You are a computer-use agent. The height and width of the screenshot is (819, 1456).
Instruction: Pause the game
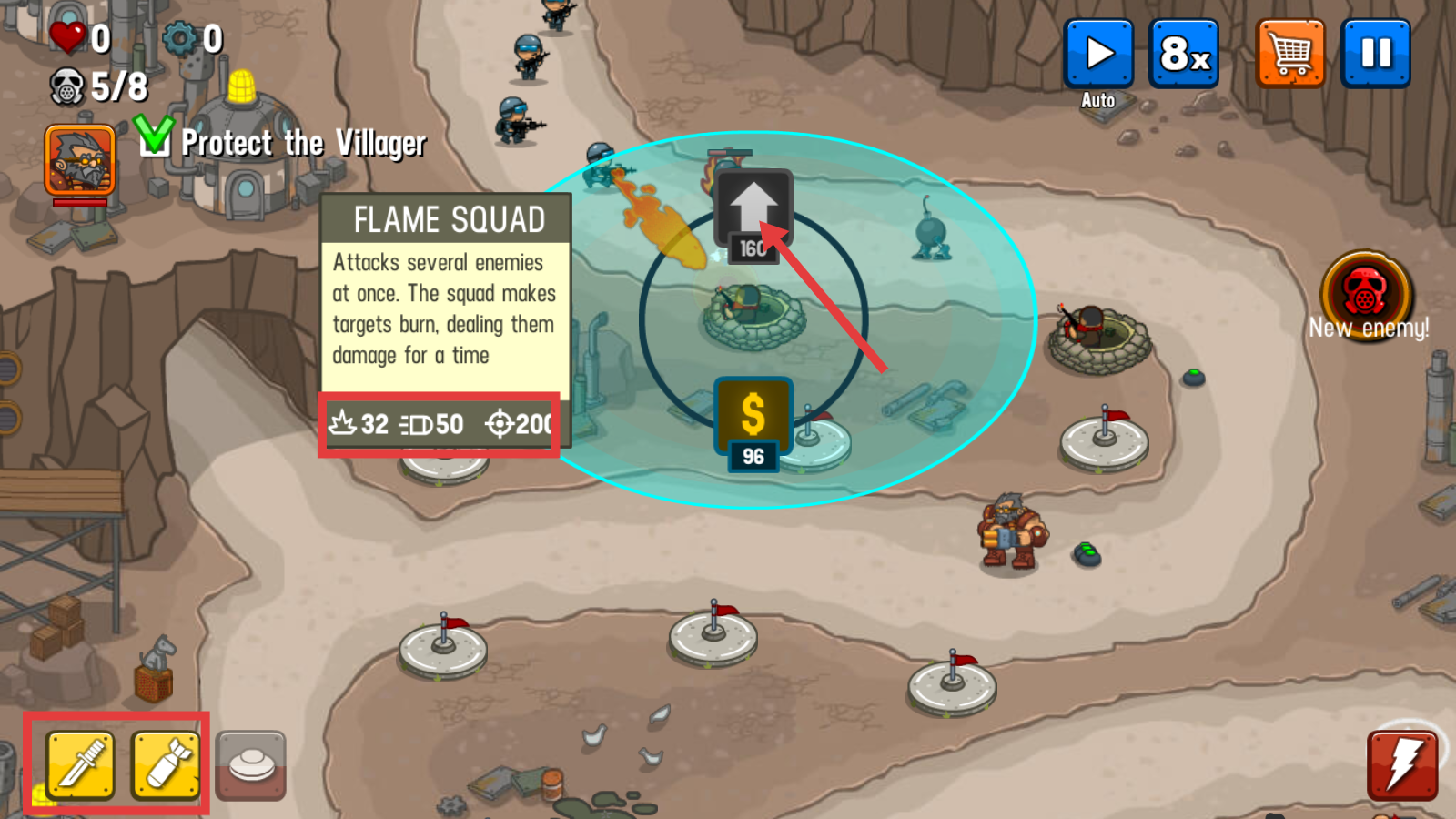pyautogui.click(x=1376, y=55)
